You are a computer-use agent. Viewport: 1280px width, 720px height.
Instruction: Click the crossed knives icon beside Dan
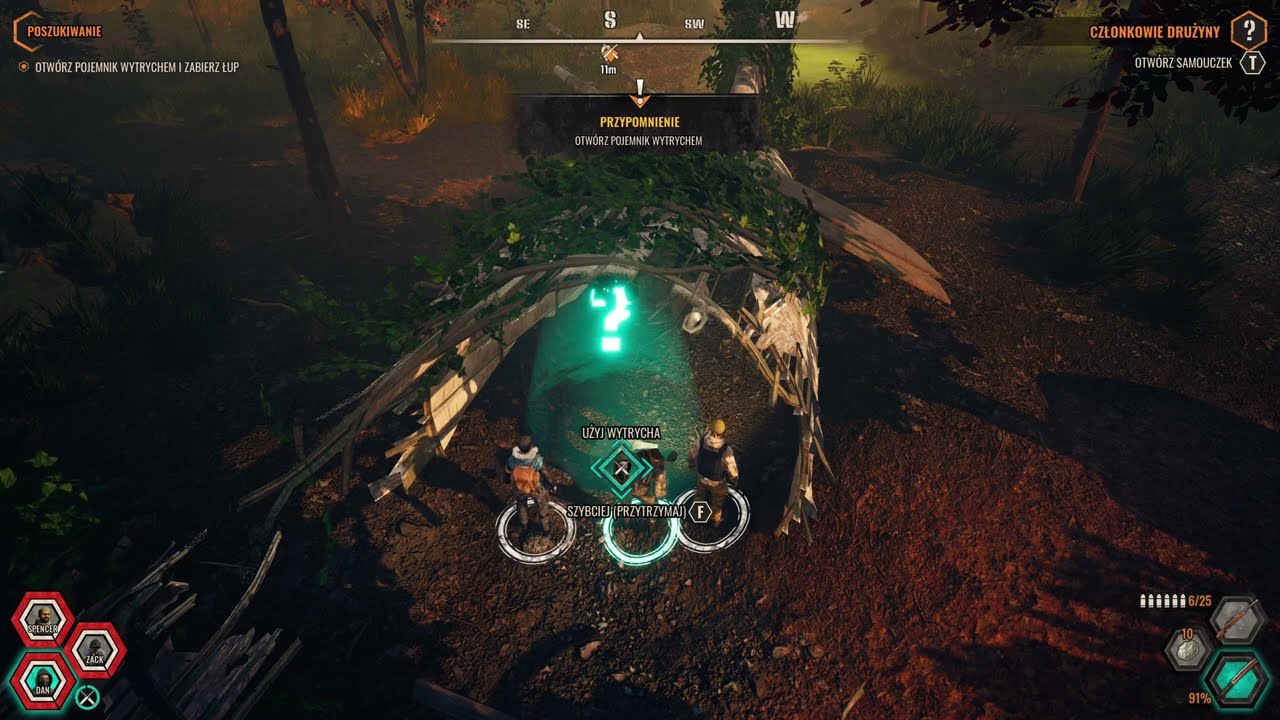pos(88,697)
